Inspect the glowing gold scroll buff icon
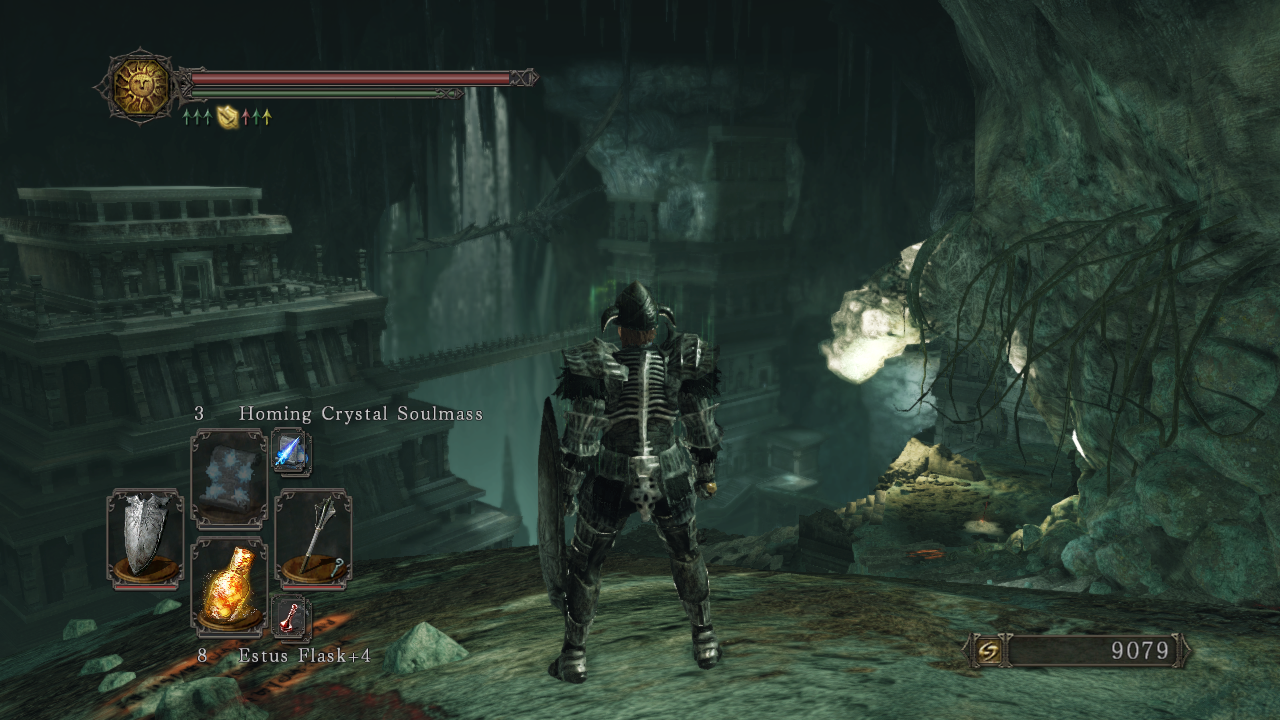 pyautogui.click(x=227, y=117)
